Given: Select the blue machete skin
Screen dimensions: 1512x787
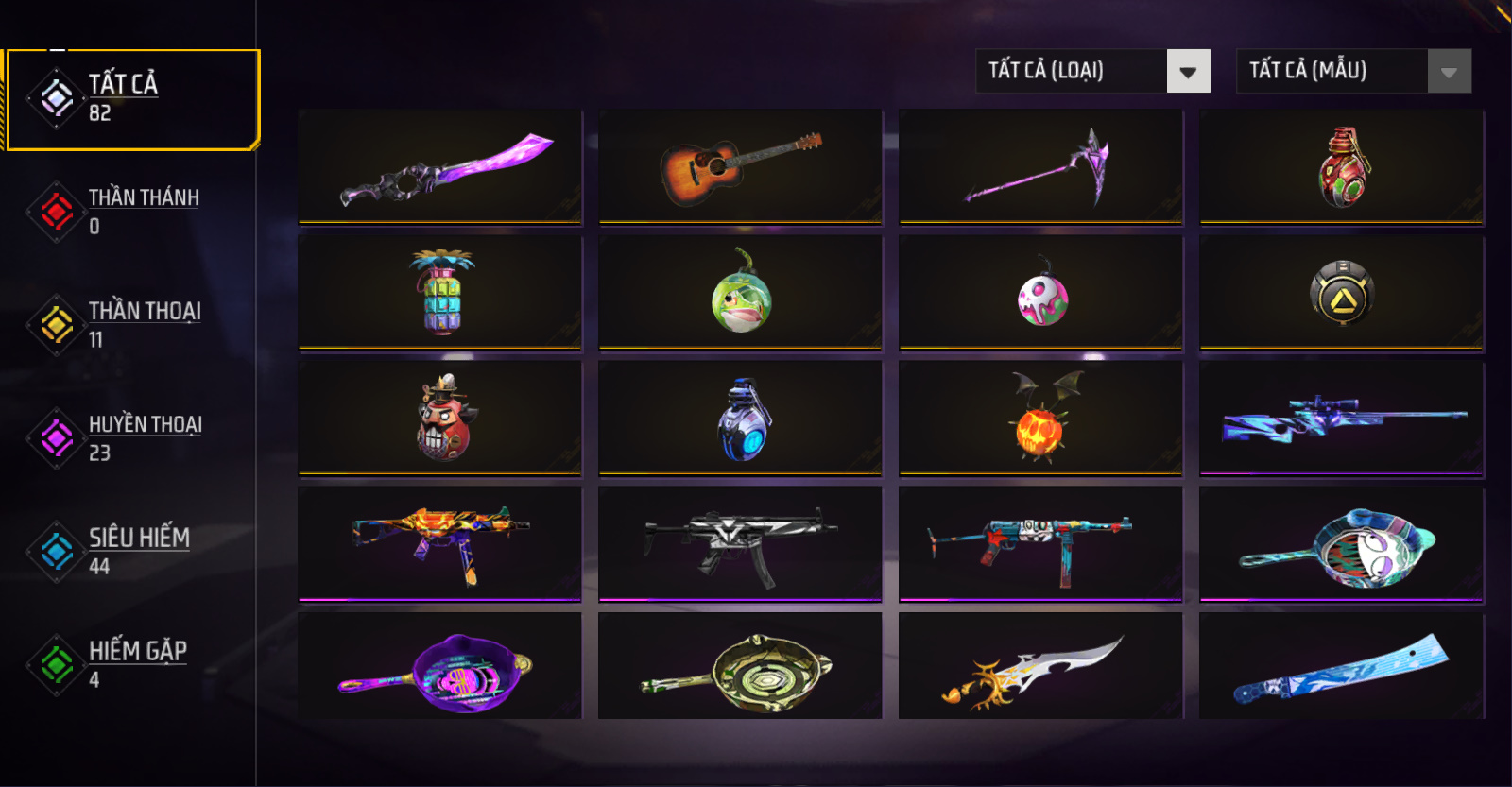Looking at the screenshot, I should point(1342,667).
